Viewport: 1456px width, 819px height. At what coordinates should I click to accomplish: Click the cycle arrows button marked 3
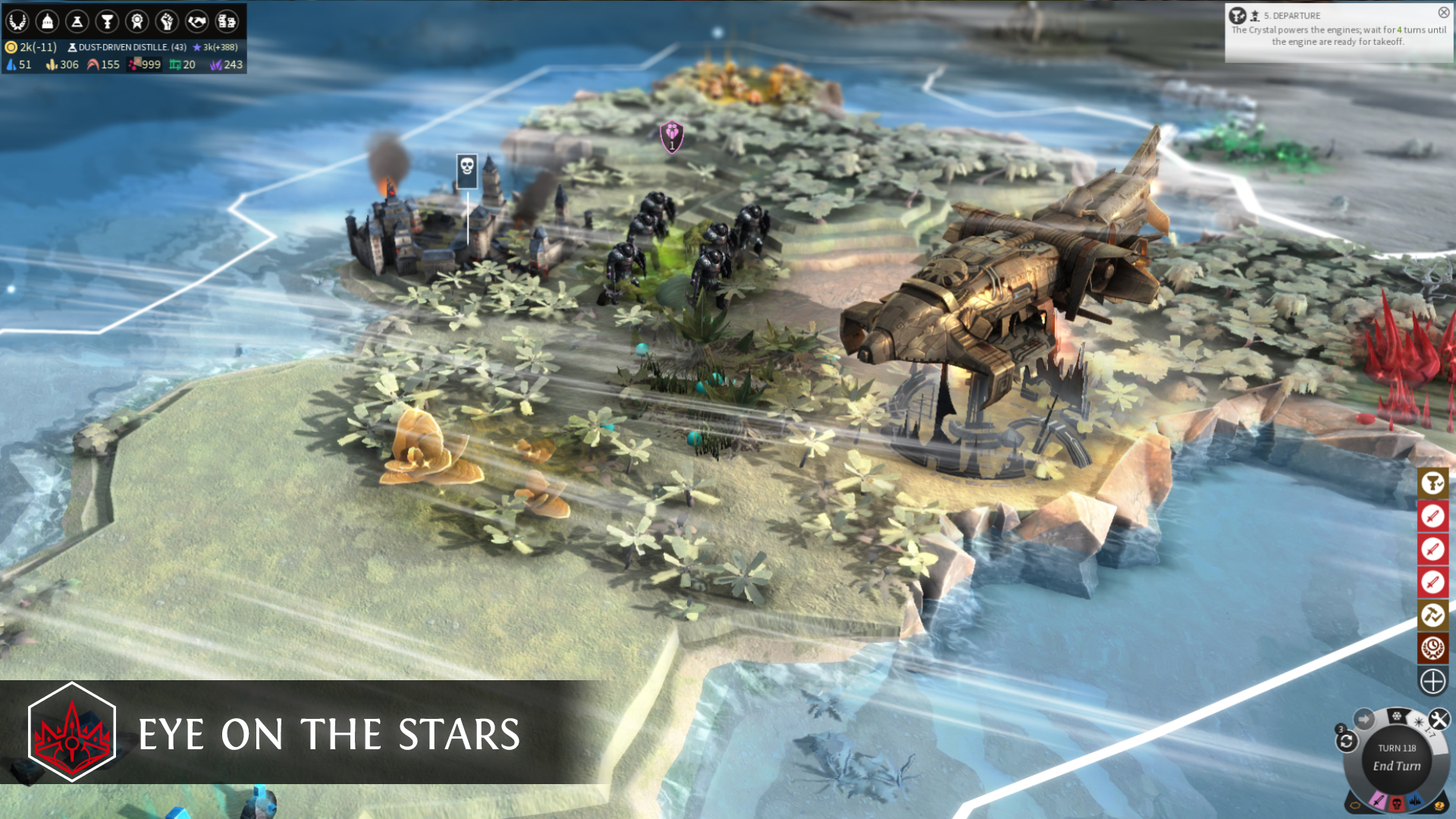[1346, 741]
